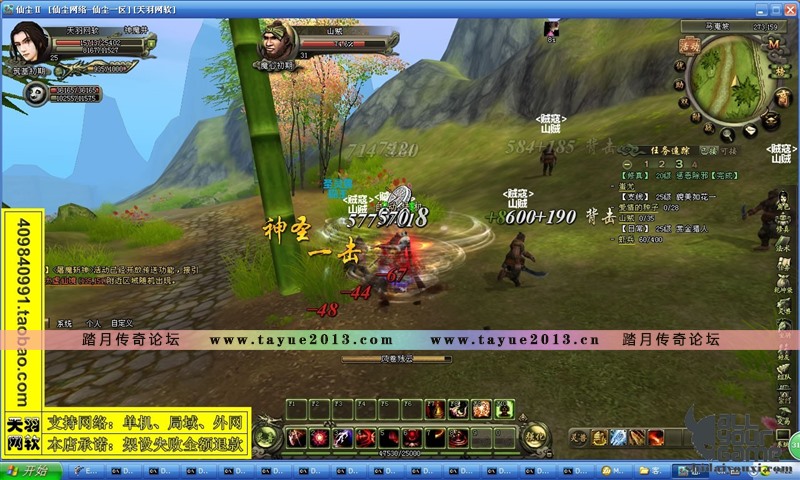Click the bandit target portrait
Image resolution: width=800 pixels, height=480 pixels.
pyautogui.click(x=277, y=44)
